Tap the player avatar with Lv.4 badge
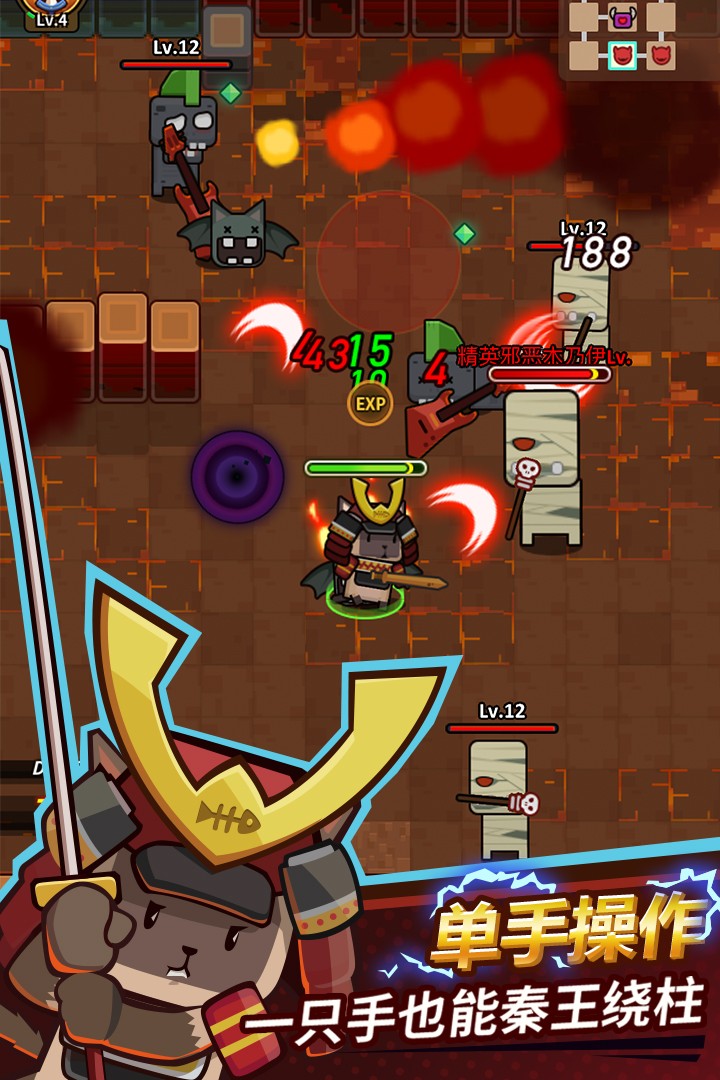The width and height of the screenshot is (720, 1080). click(50, 12)
